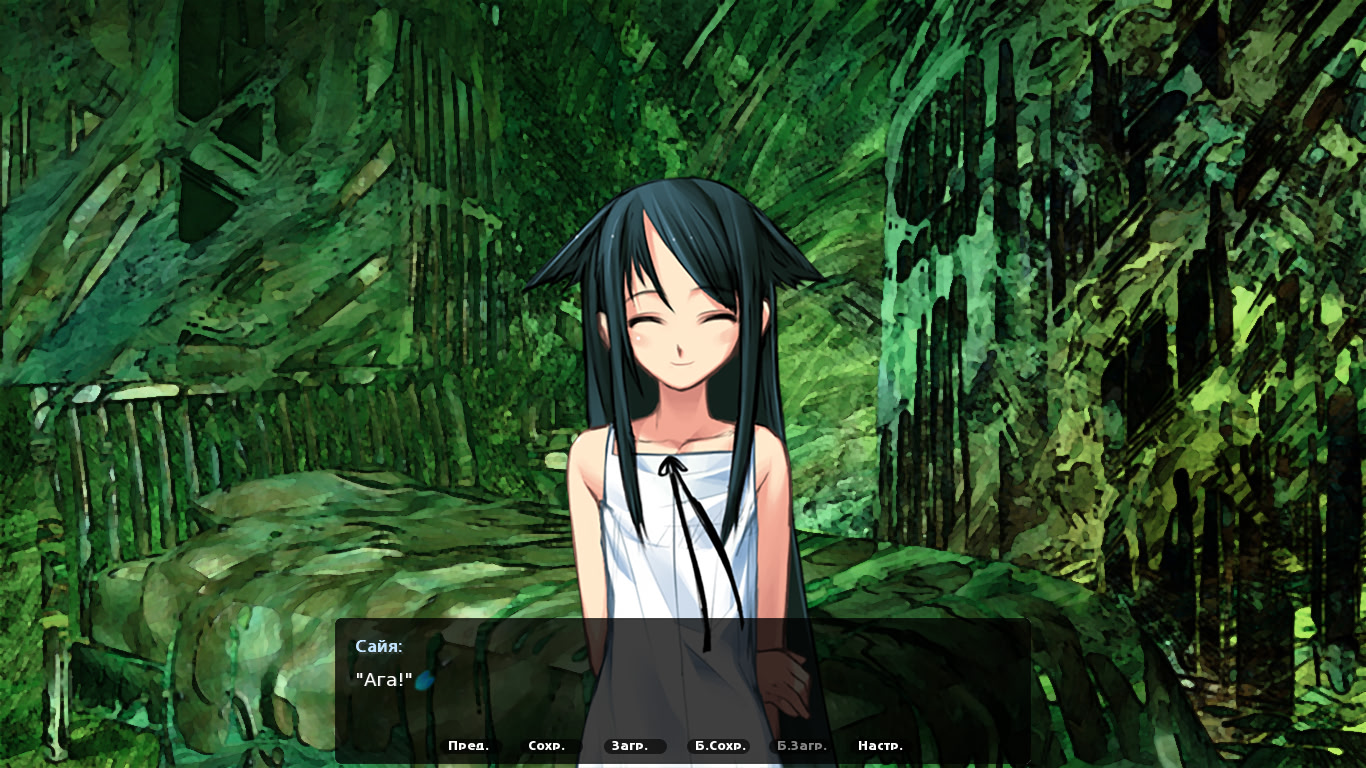The image size is (1366, 768).
Task: Open the Настр. settings screen
Action: tap(880, 745)
